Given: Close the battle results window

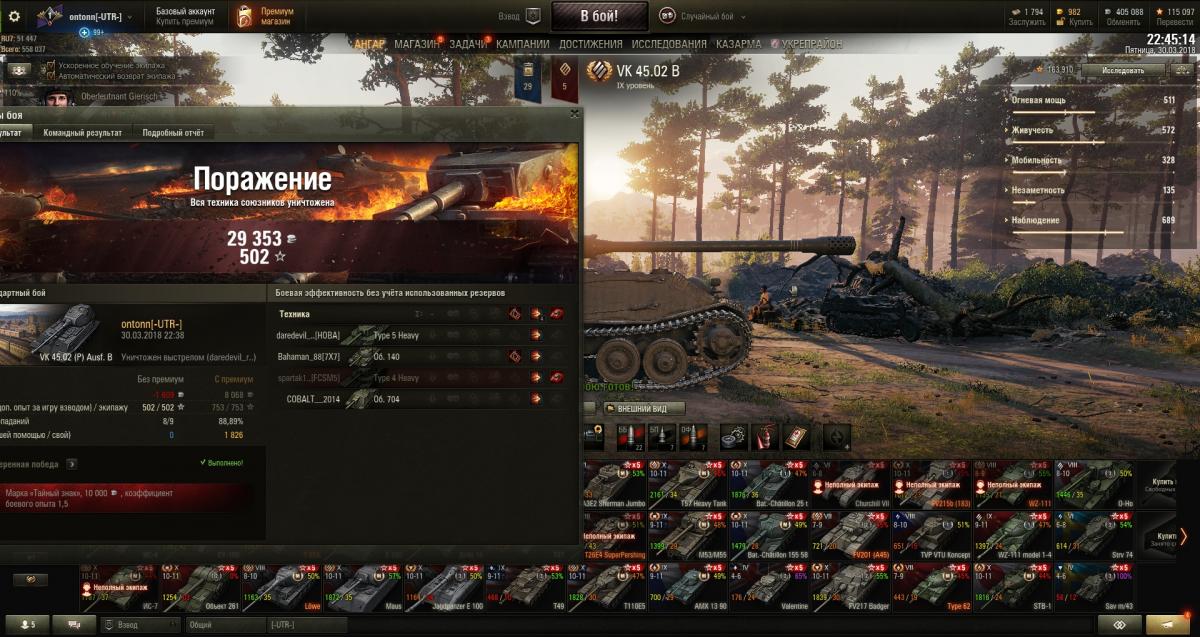Looking at the screenshot, I should click(573, 114).
